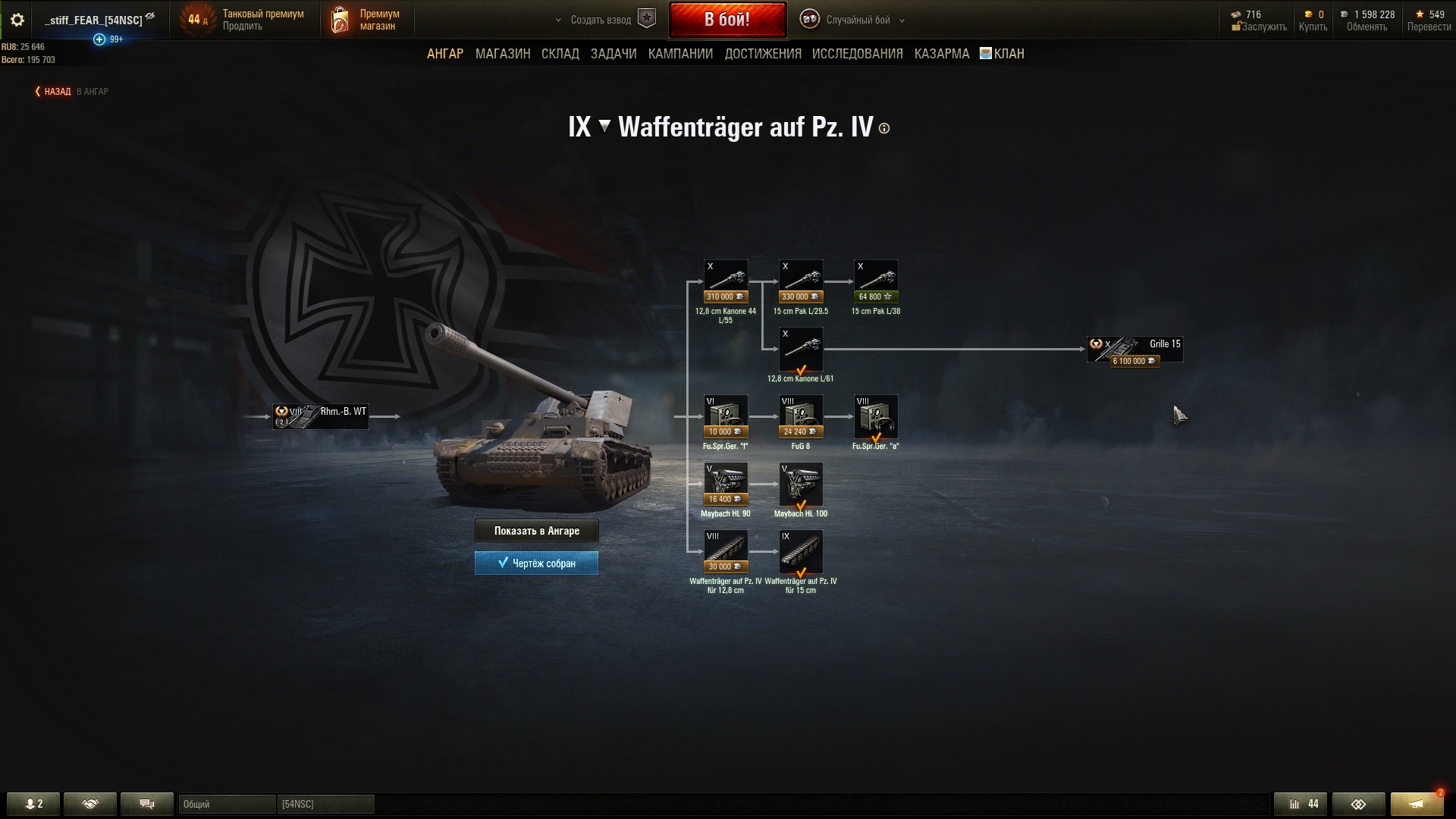Select the Rhm.-B. WT tank node
This screenshot has height=819, width=1456.
[321, 416]
